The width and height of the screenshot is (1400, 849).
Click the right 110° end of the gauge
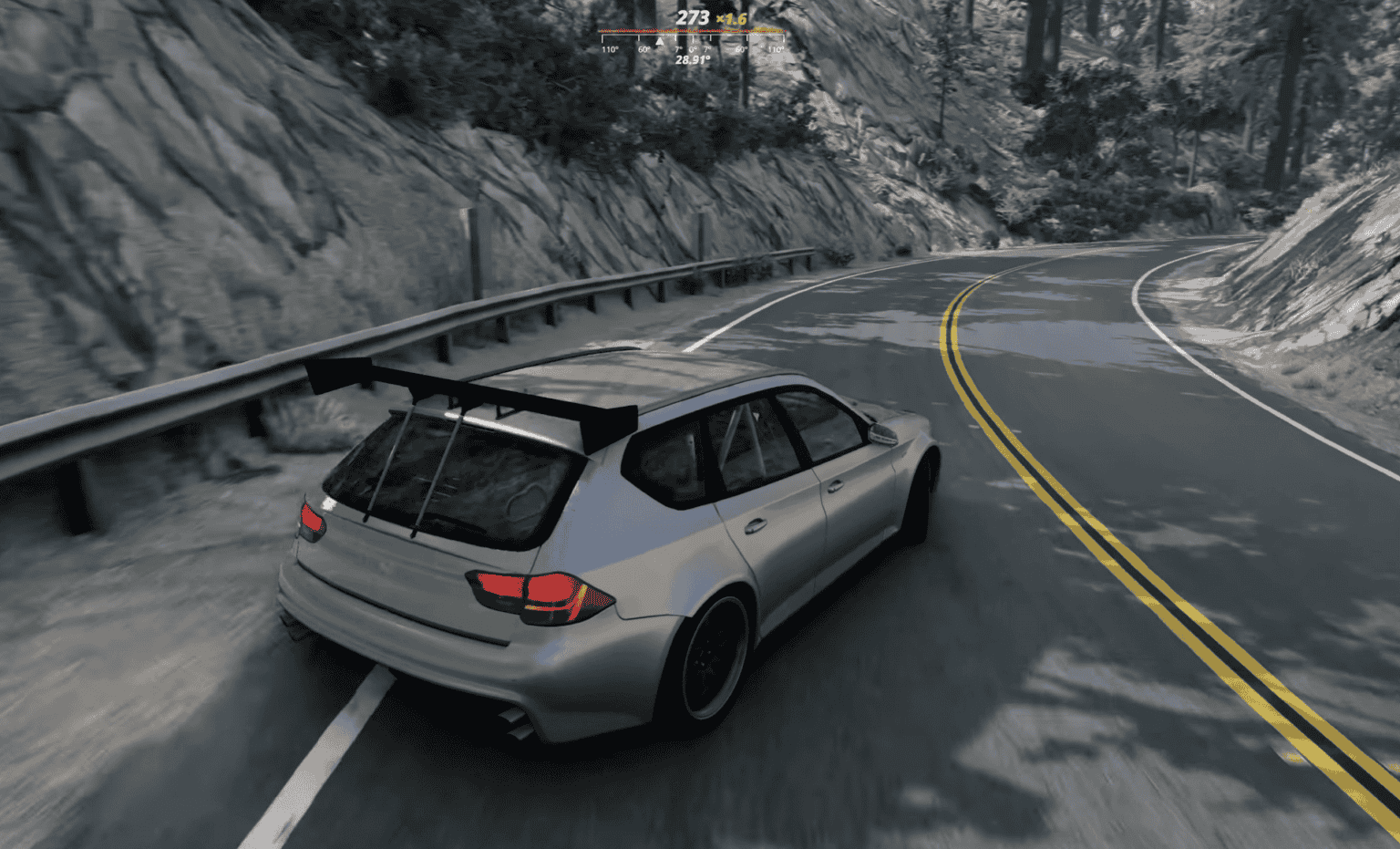(x=777, y=49)
